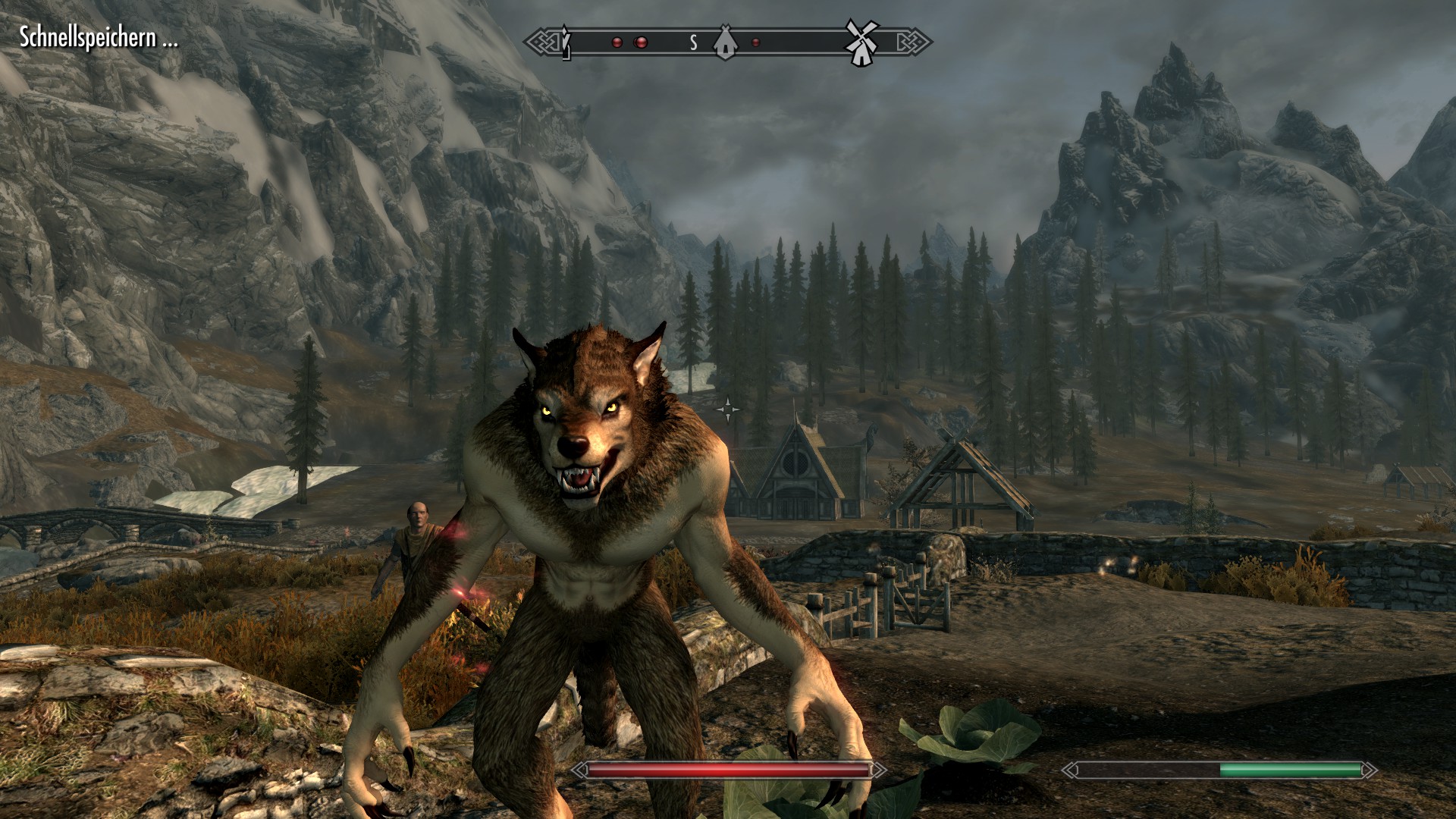
Task: Click the house-shaped settlement marker on the compass
Action: tap(725, 42)
